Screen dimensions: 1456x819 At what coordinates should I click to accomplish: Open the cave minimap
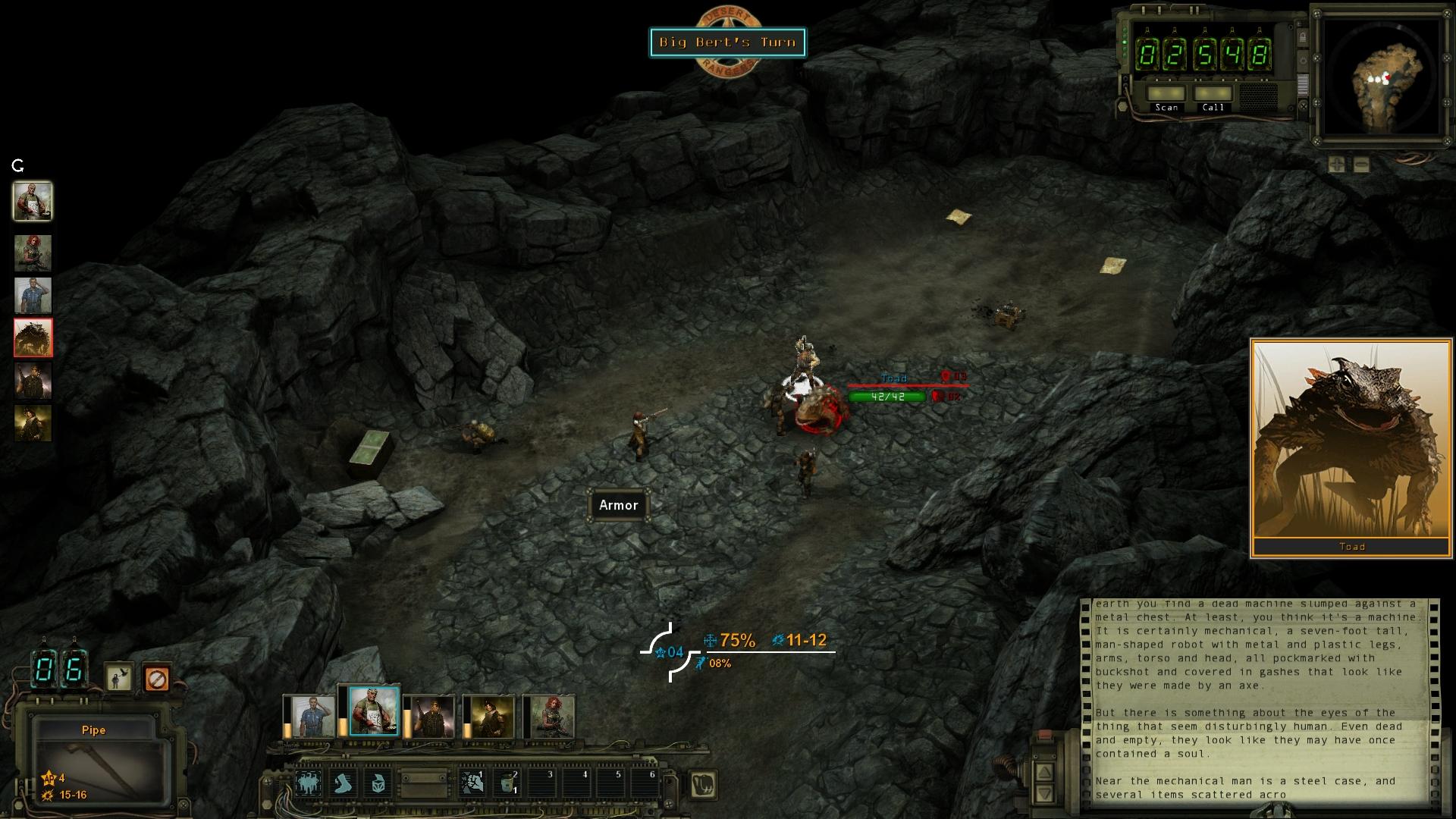pyautogui.click(x=1380, y=76)
